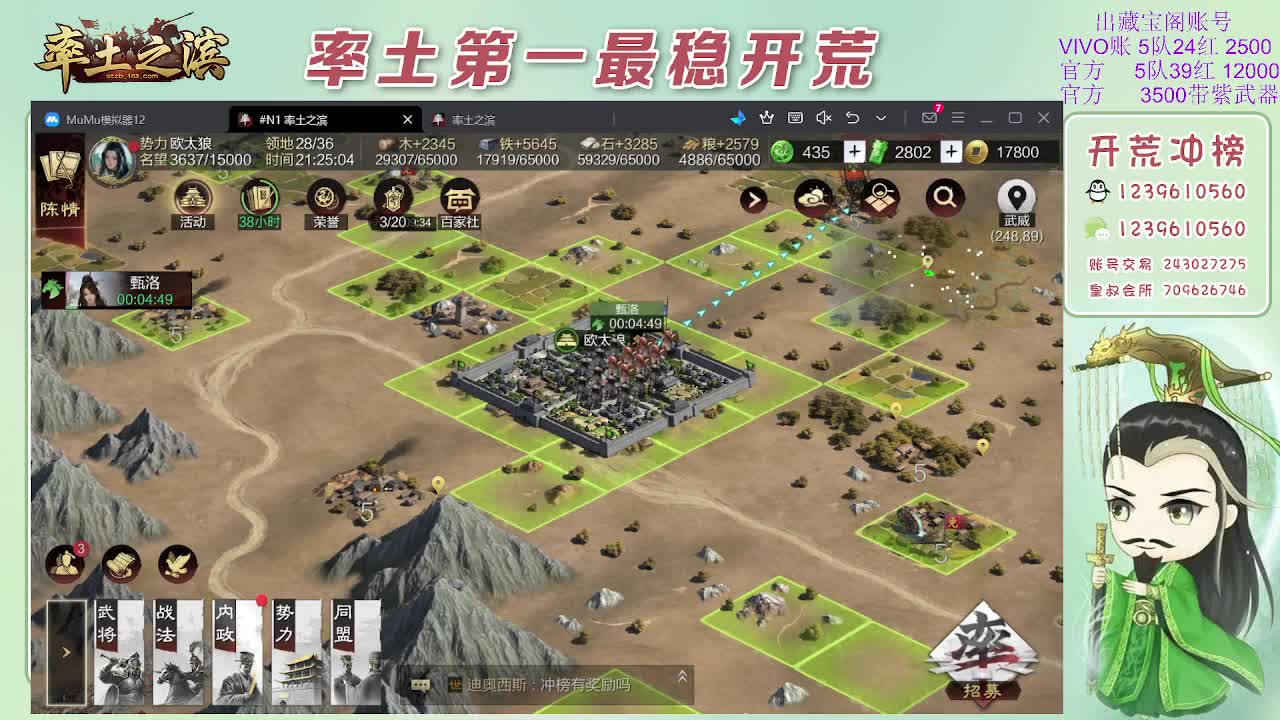
Task: Expand the MuMu toolbar chevron dropdown
Action: 881,117
